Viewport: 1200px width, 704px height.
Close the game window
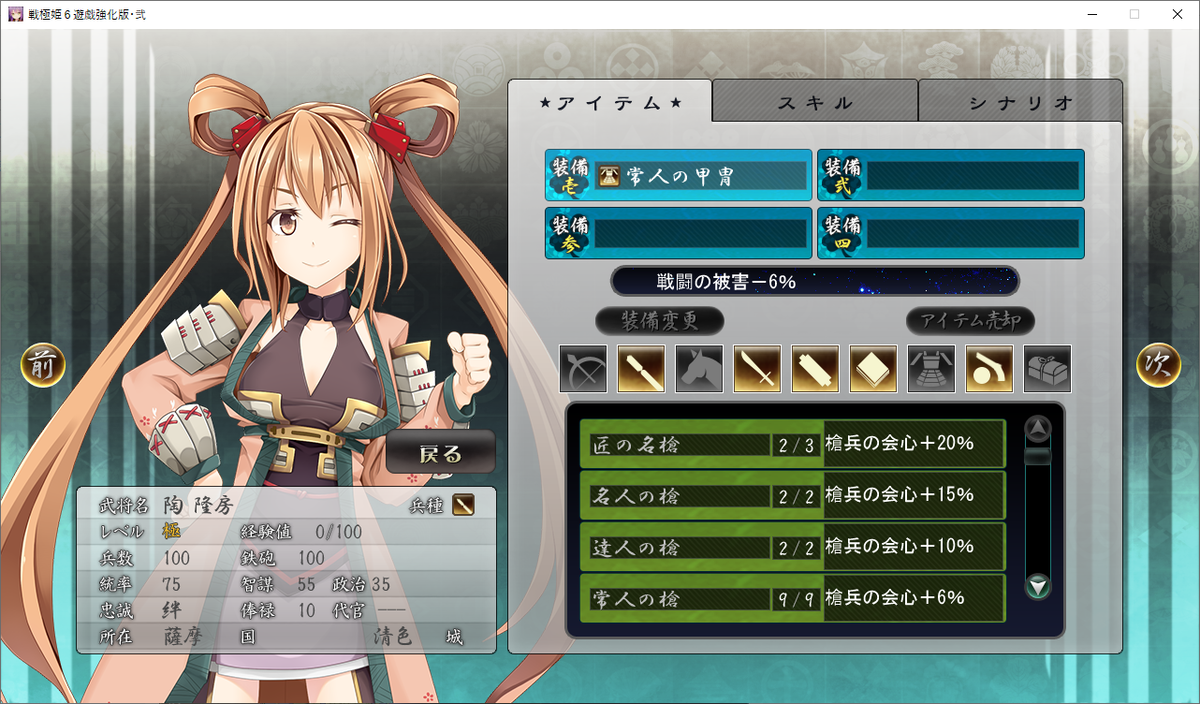pyautogui.click(x=1176, y=14)
